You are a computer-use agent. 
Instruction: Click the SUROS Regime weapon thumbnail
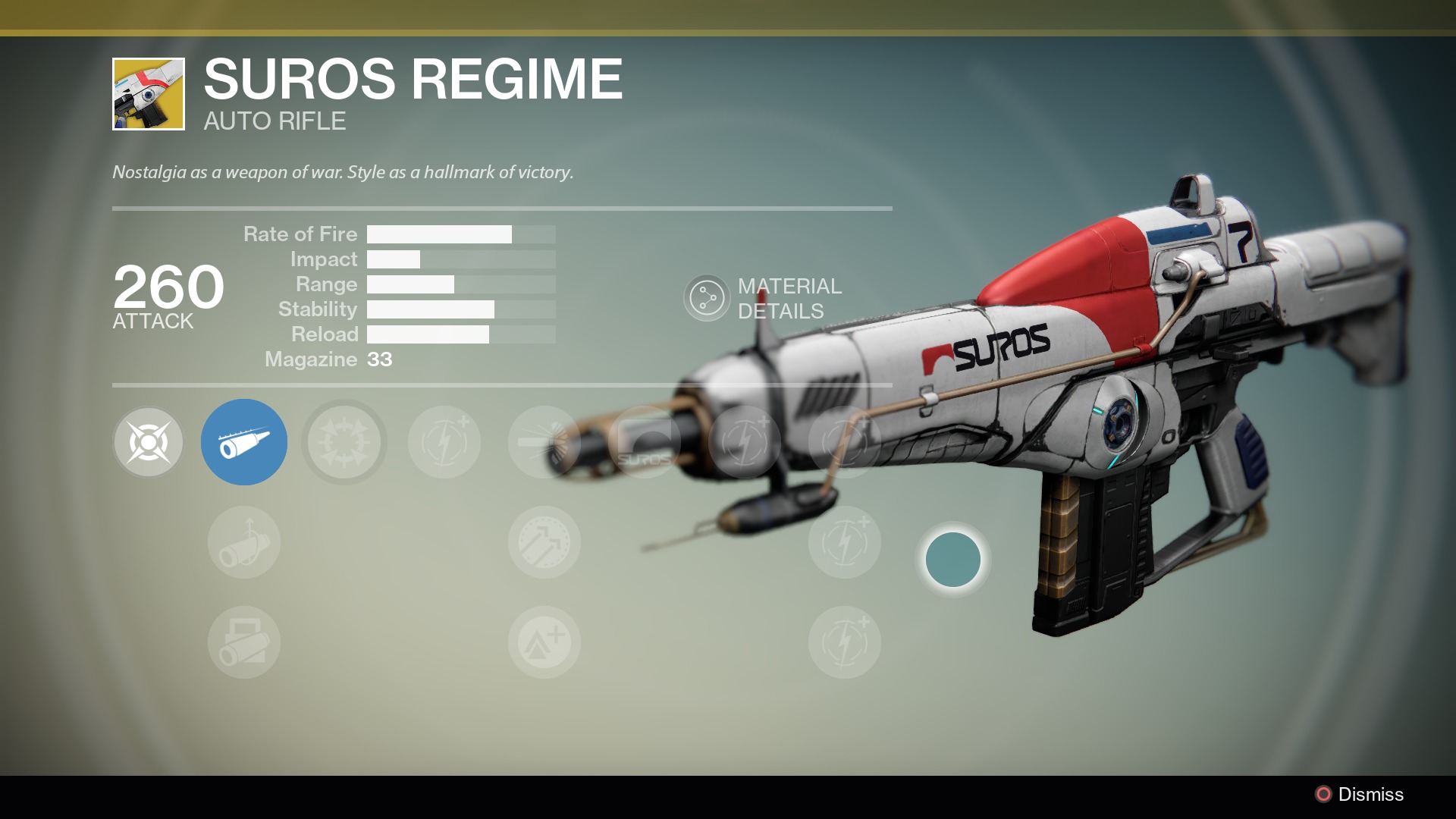tap(148, 93)
